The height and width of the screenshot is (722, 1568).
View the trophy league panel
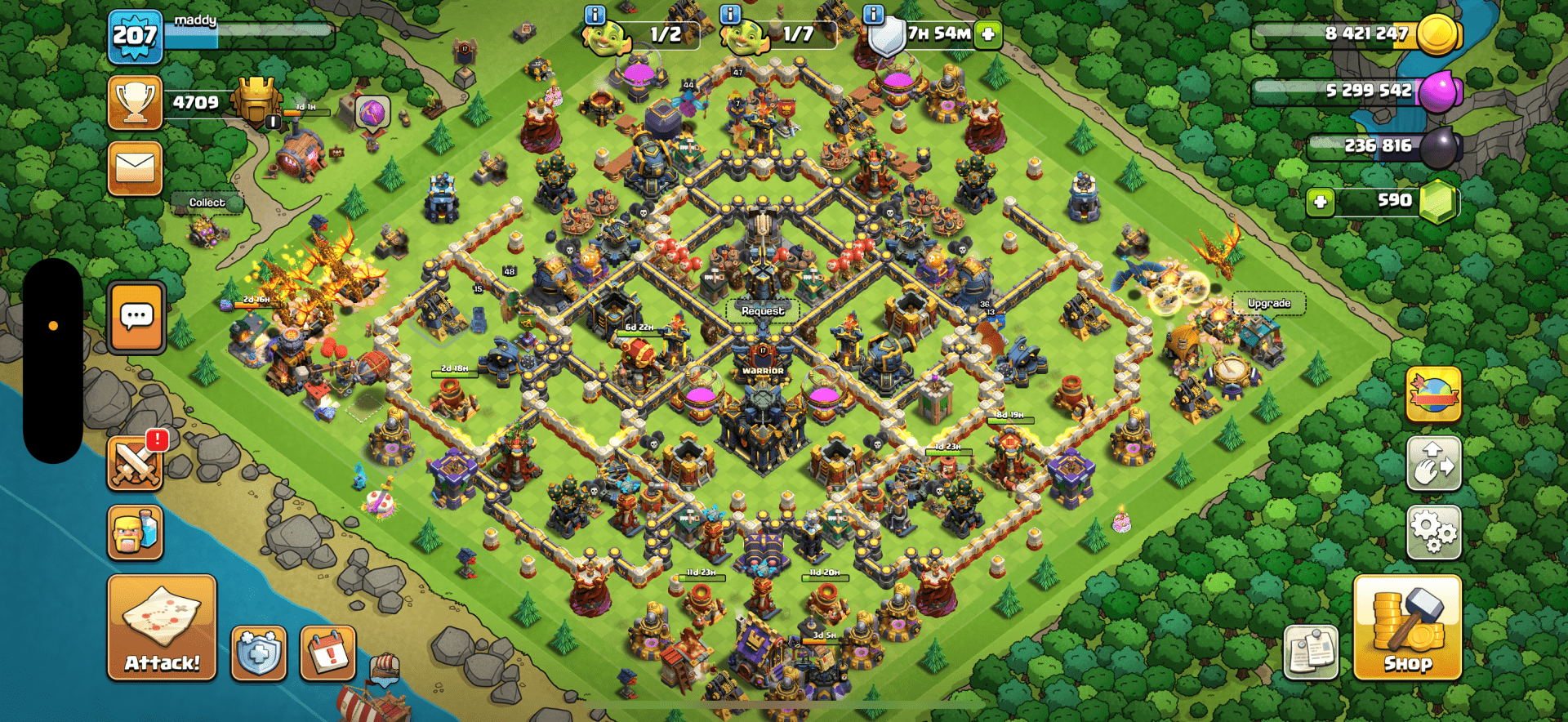click(x=136, y=103)
